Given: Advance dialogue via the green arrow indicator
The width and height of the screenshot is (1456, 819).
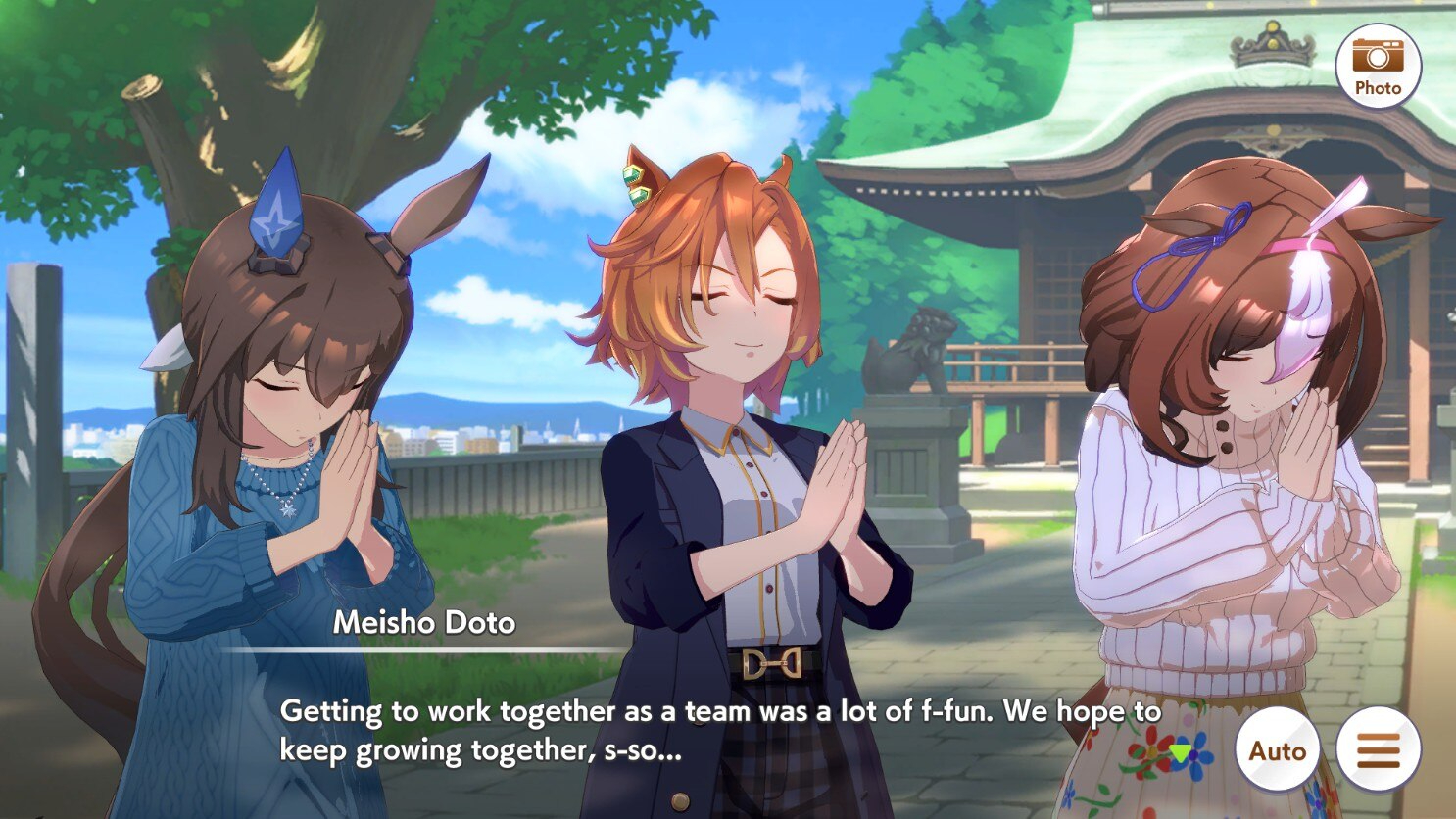Looking at the screenshot, I should click(x=1182, y=752).
